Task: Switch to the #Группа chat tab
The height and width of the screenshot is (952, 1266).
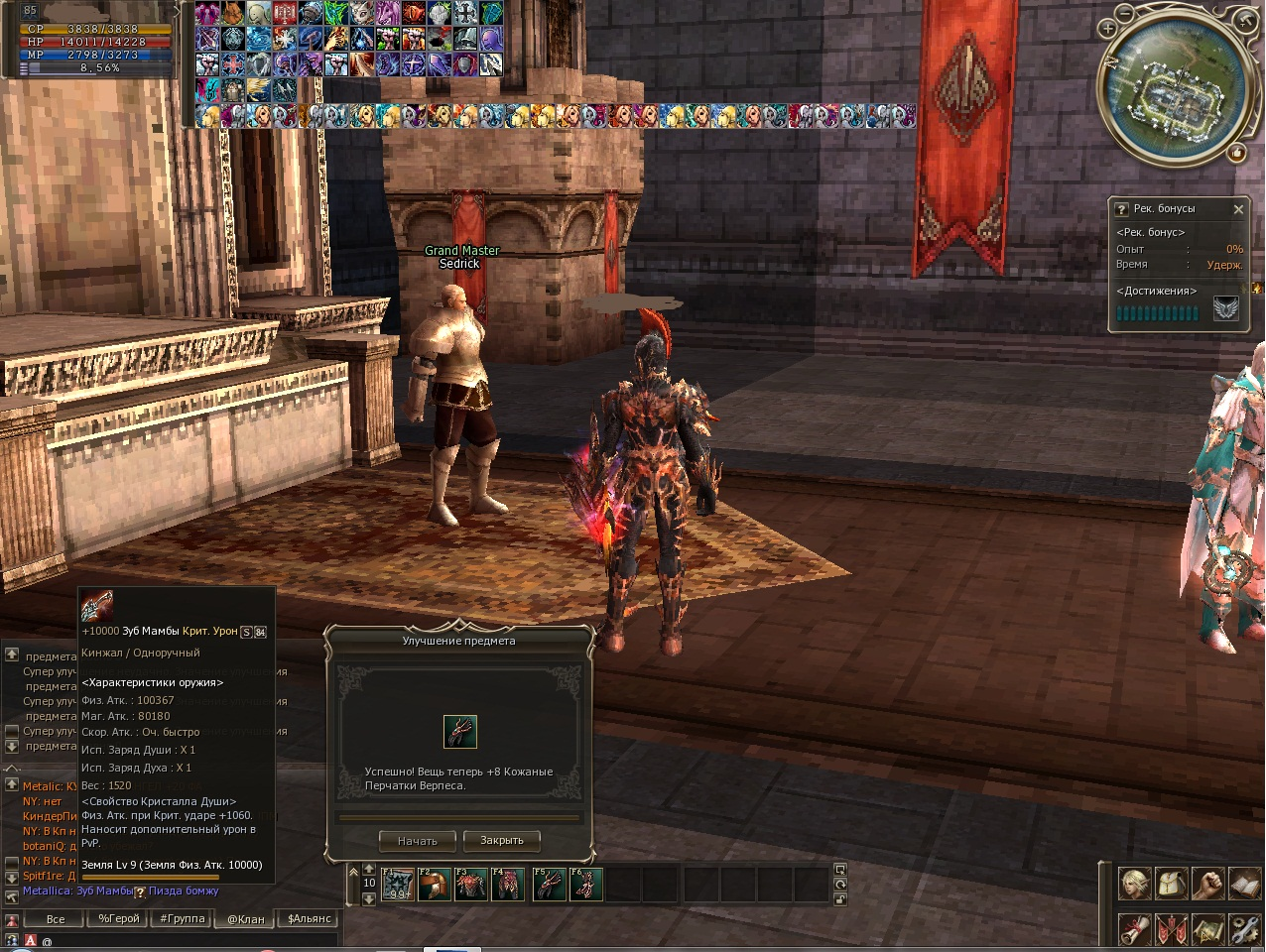Action: click(x=183, y=919)
